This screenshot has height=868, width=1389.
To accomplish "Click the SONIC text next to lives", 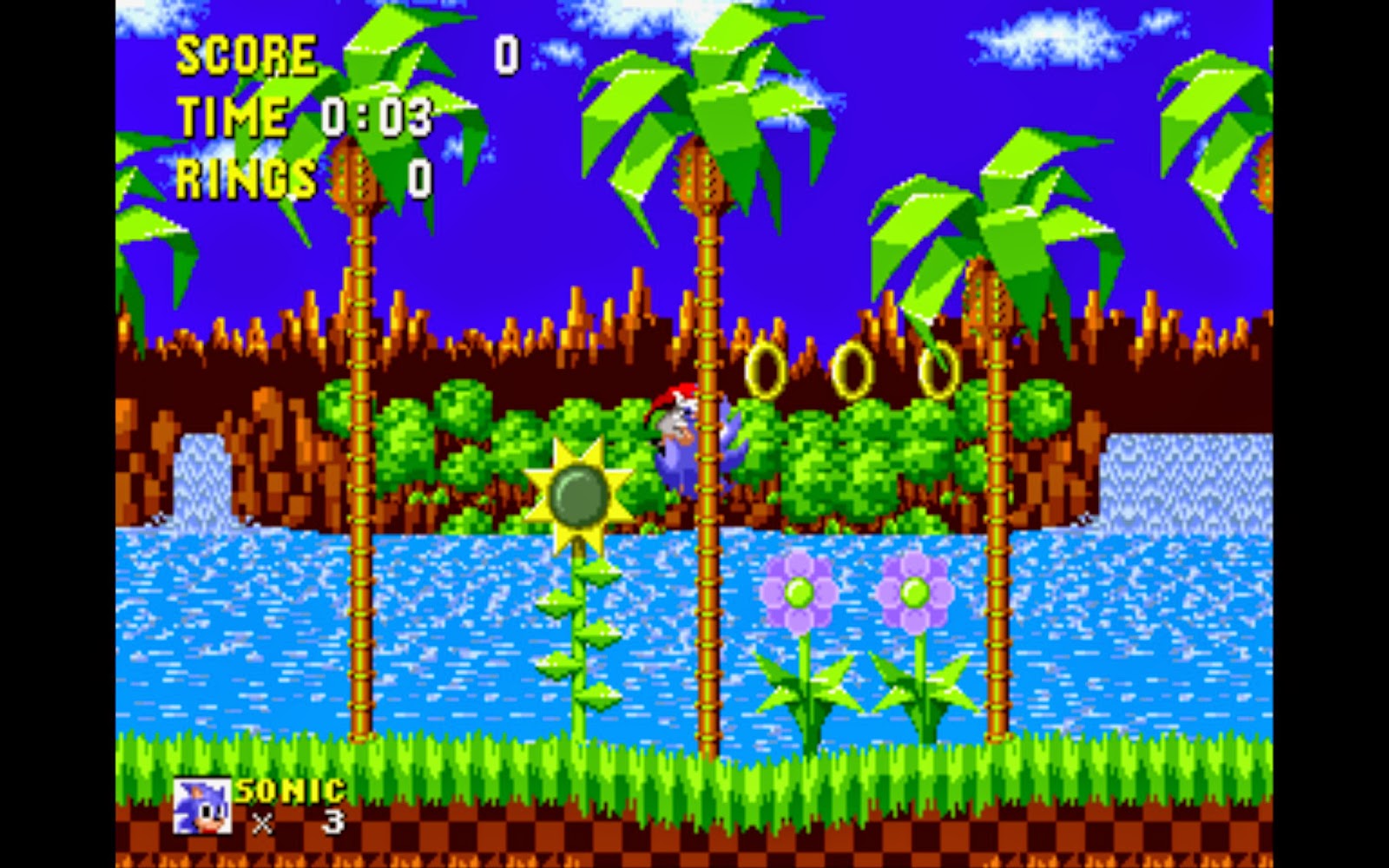I will click(x=289, y=792).
